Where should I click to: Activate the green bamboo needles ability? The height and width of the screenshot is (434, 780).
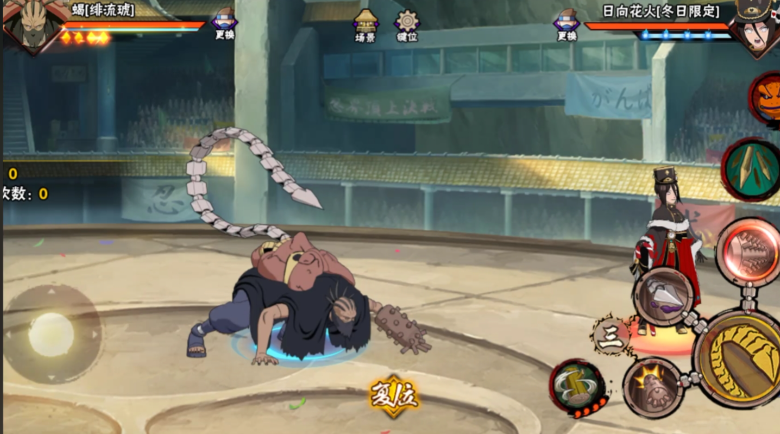(x=751, y=166)
